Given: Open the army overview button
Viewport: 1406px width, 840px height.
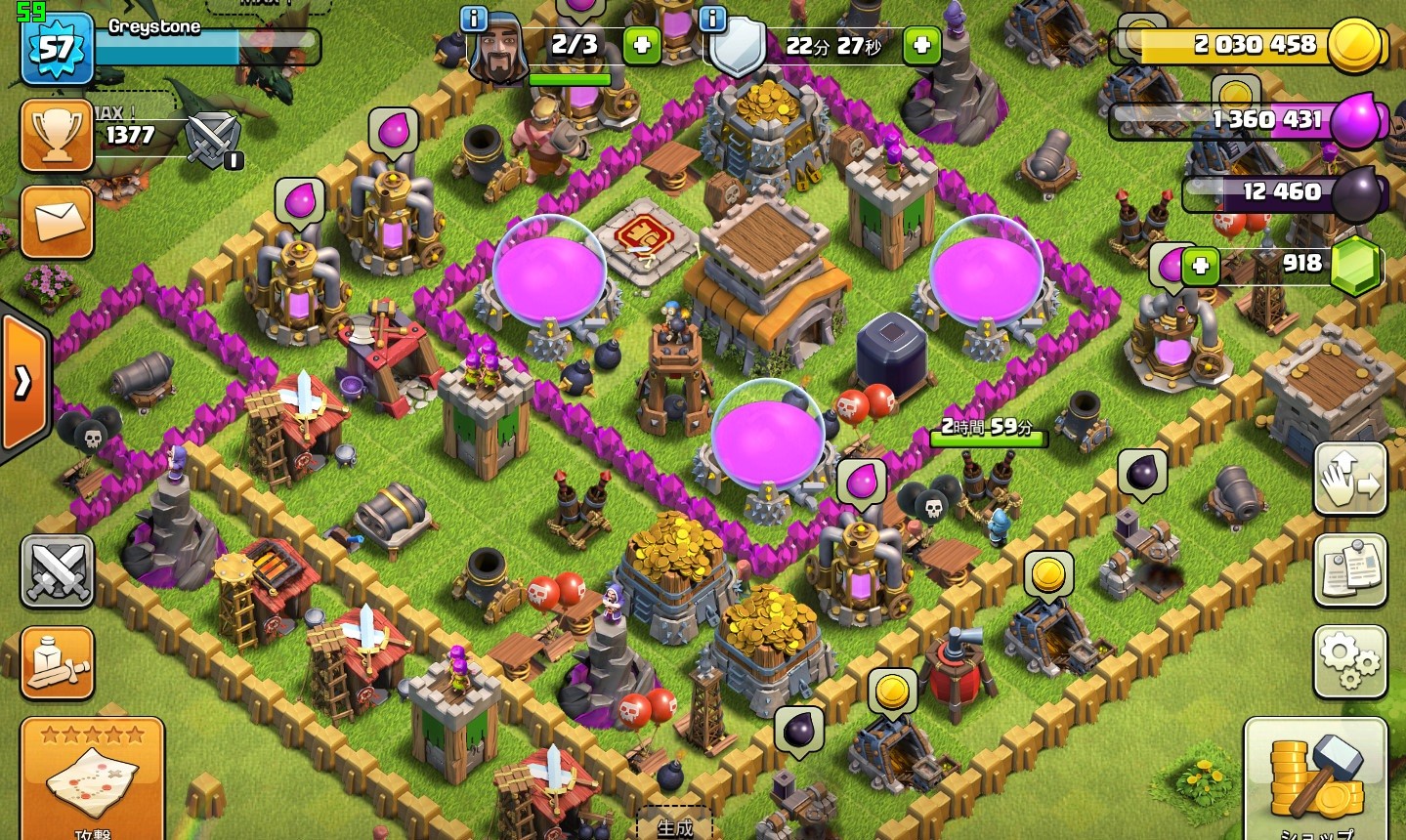Looking at the screenshot, I should point(57,663).
